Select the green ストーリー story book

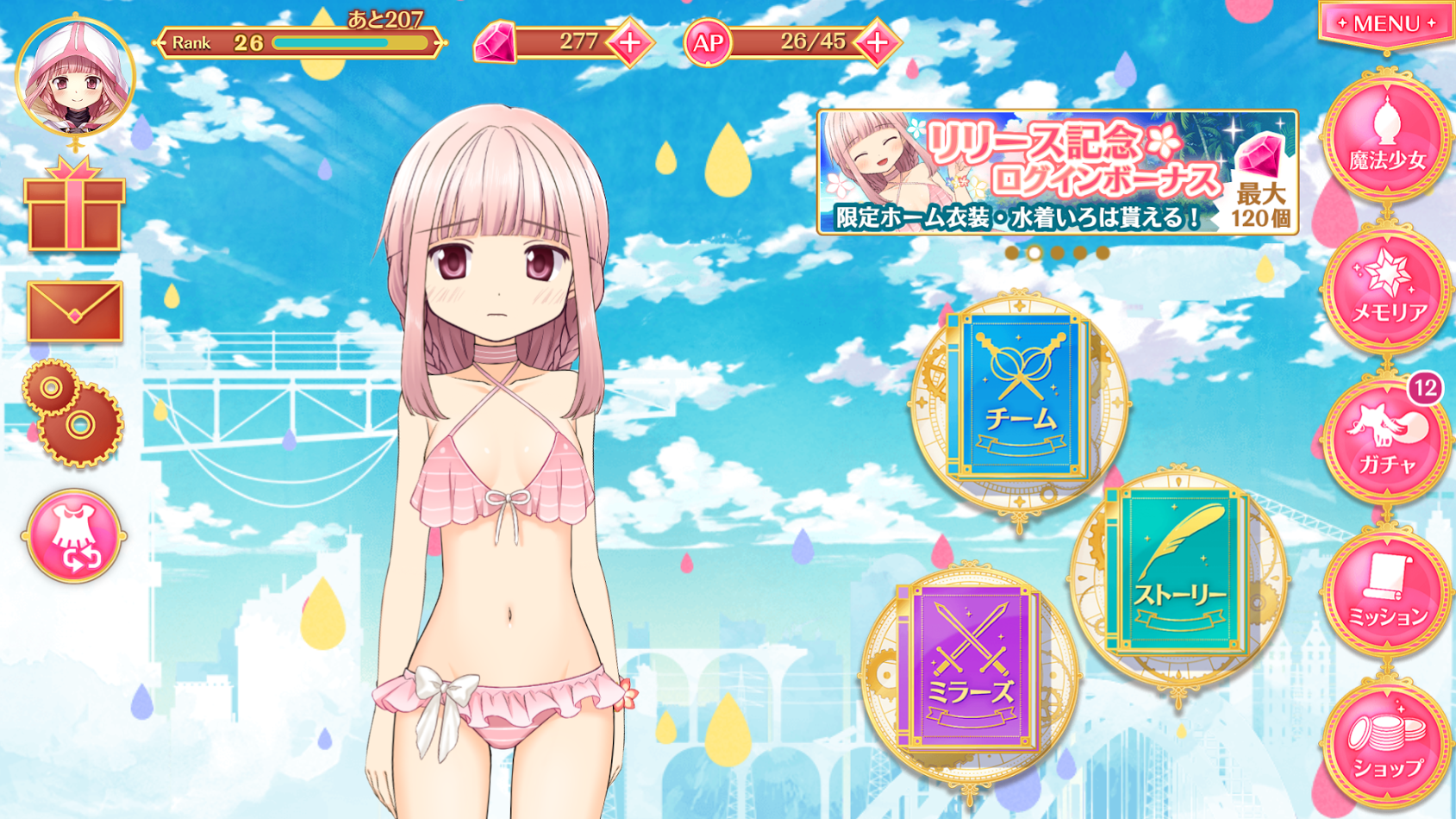[1178, 573]
